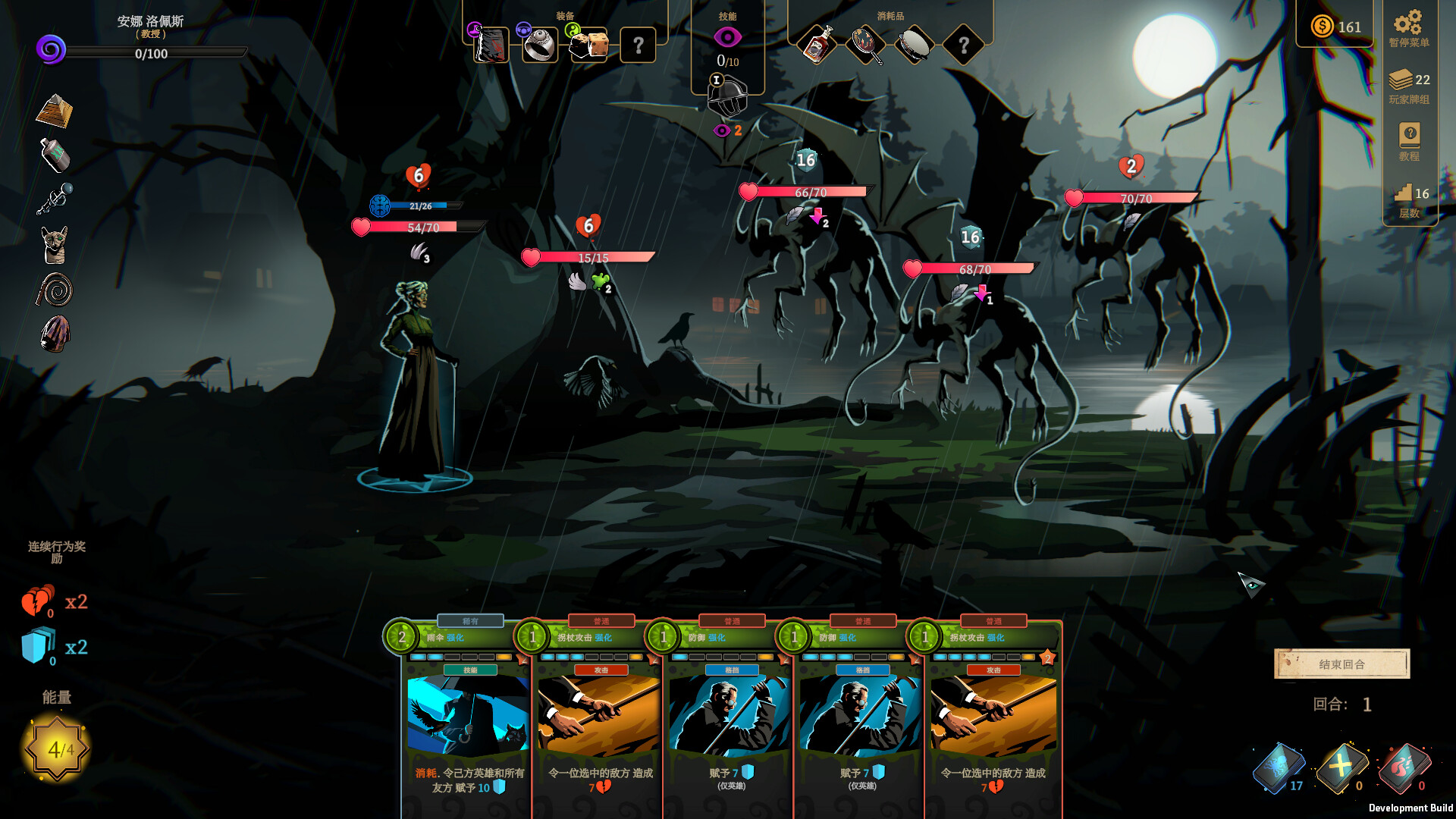
Task: Activate the helmet skill
Action: pos(726,98)
